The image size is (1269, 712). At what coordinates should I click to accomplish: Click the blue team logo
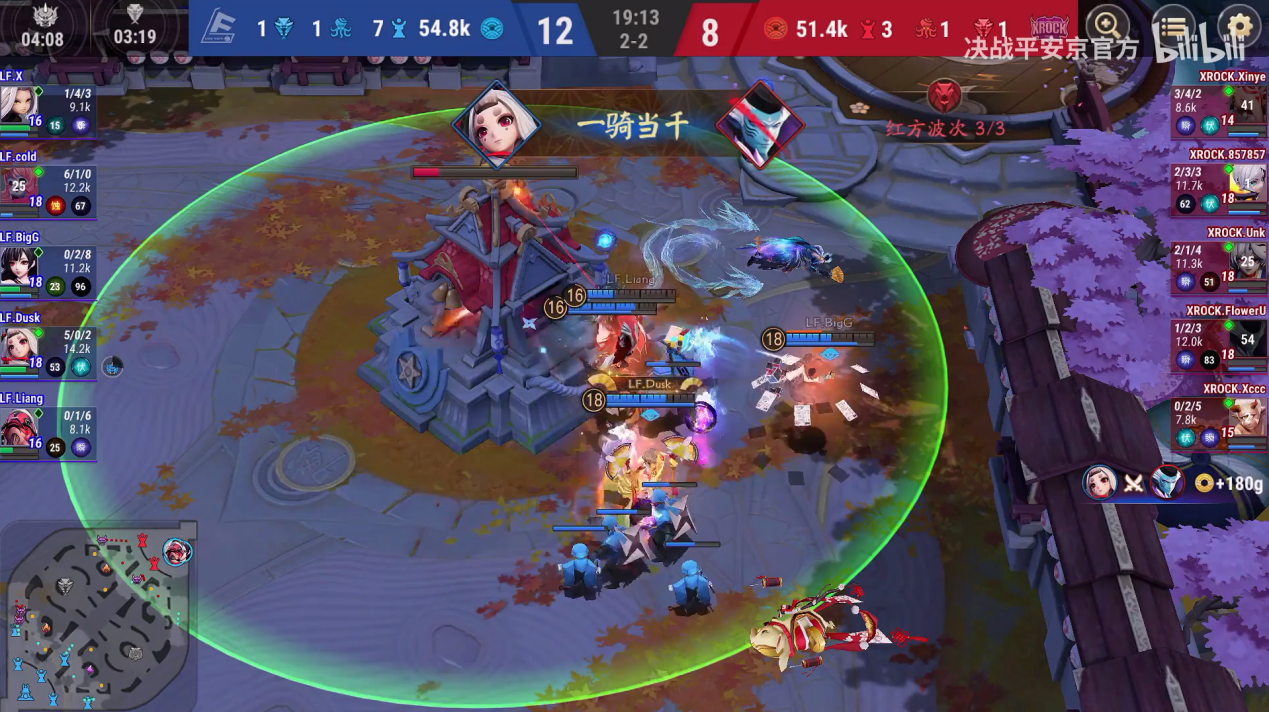217,28
